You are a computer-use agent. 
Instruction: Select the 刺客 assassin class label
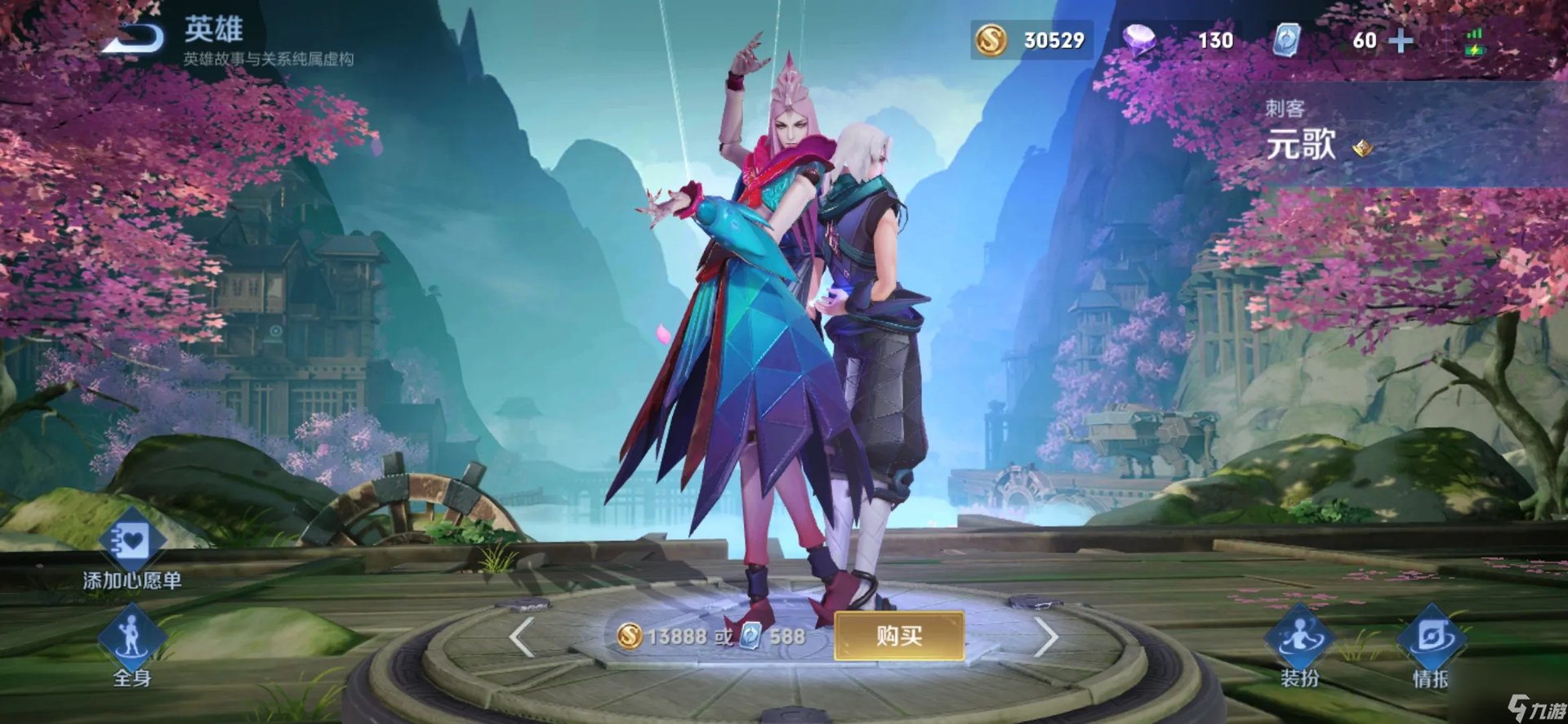pos(1285,107)
